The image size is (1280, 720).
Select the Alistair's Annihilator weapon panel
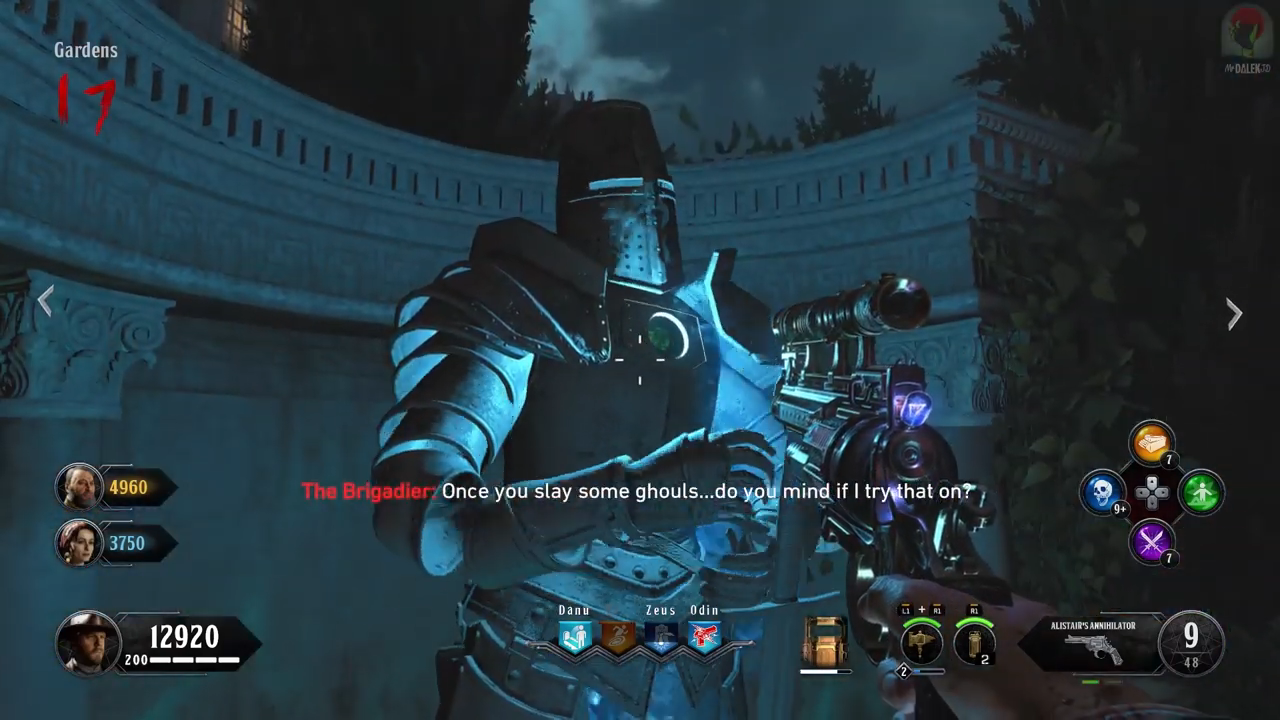tap(1092, 644)
